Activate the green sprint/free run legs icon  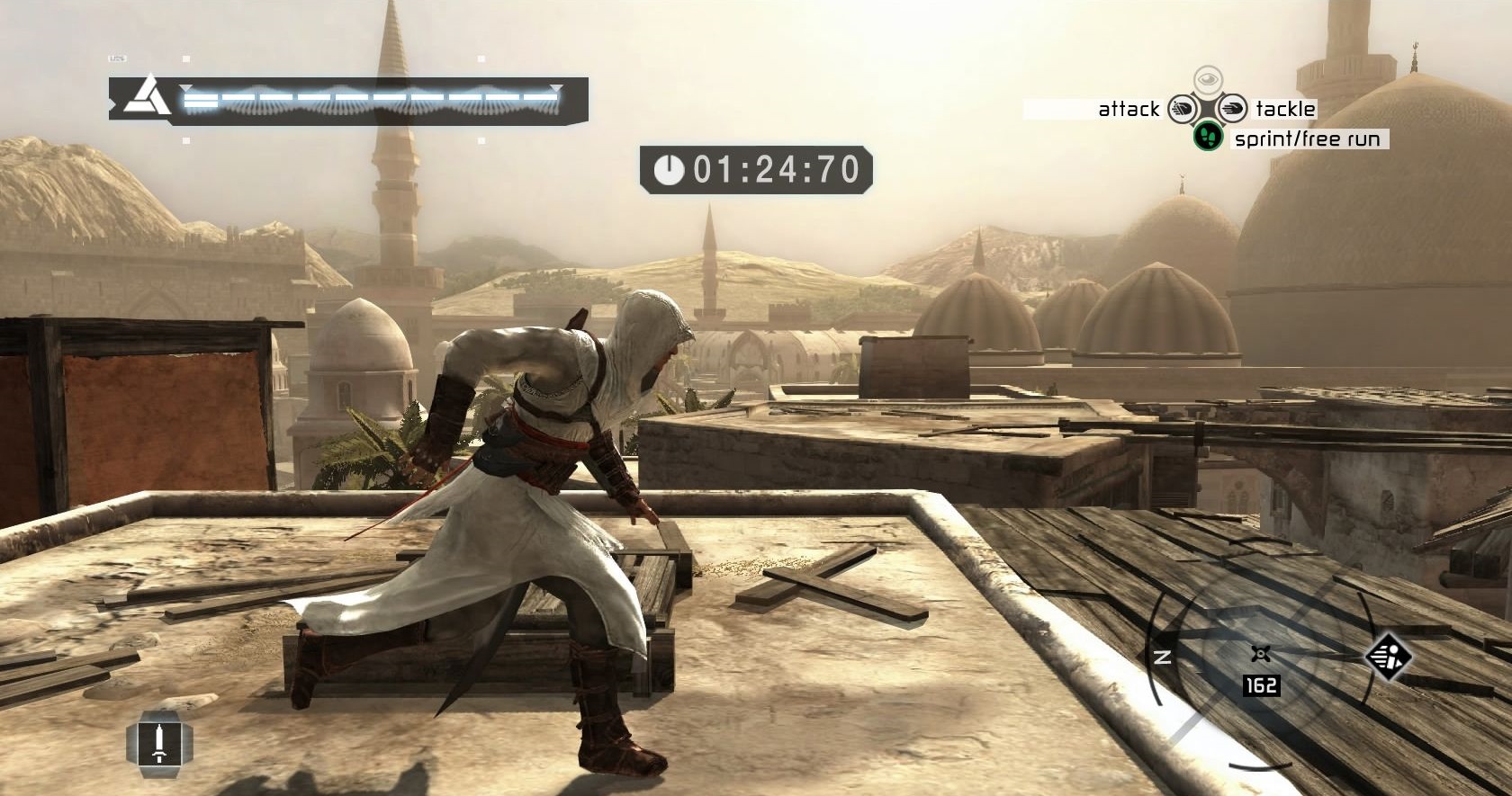1207,137
